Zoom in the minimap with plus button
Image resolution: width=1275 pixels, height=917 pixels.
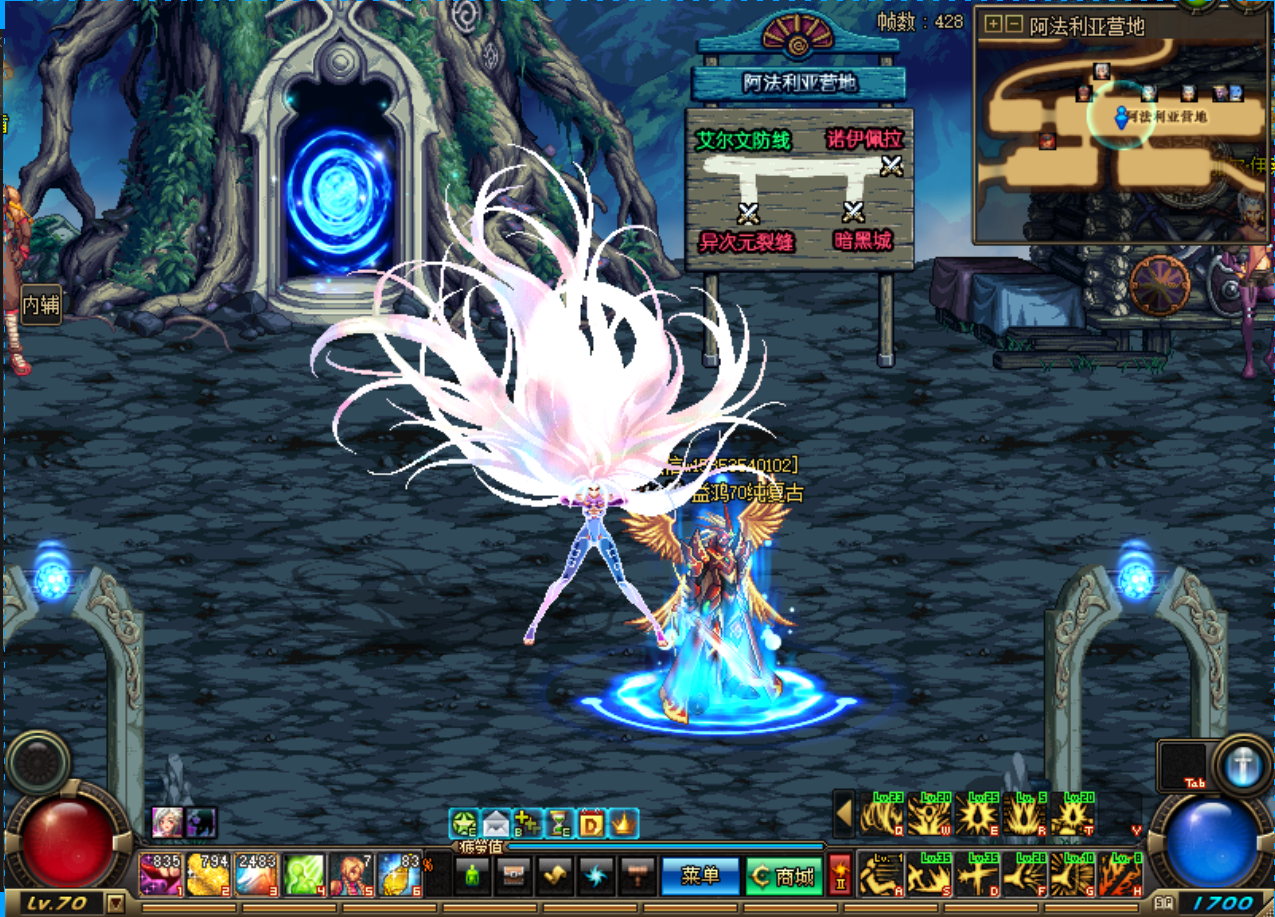pos(992,24)
